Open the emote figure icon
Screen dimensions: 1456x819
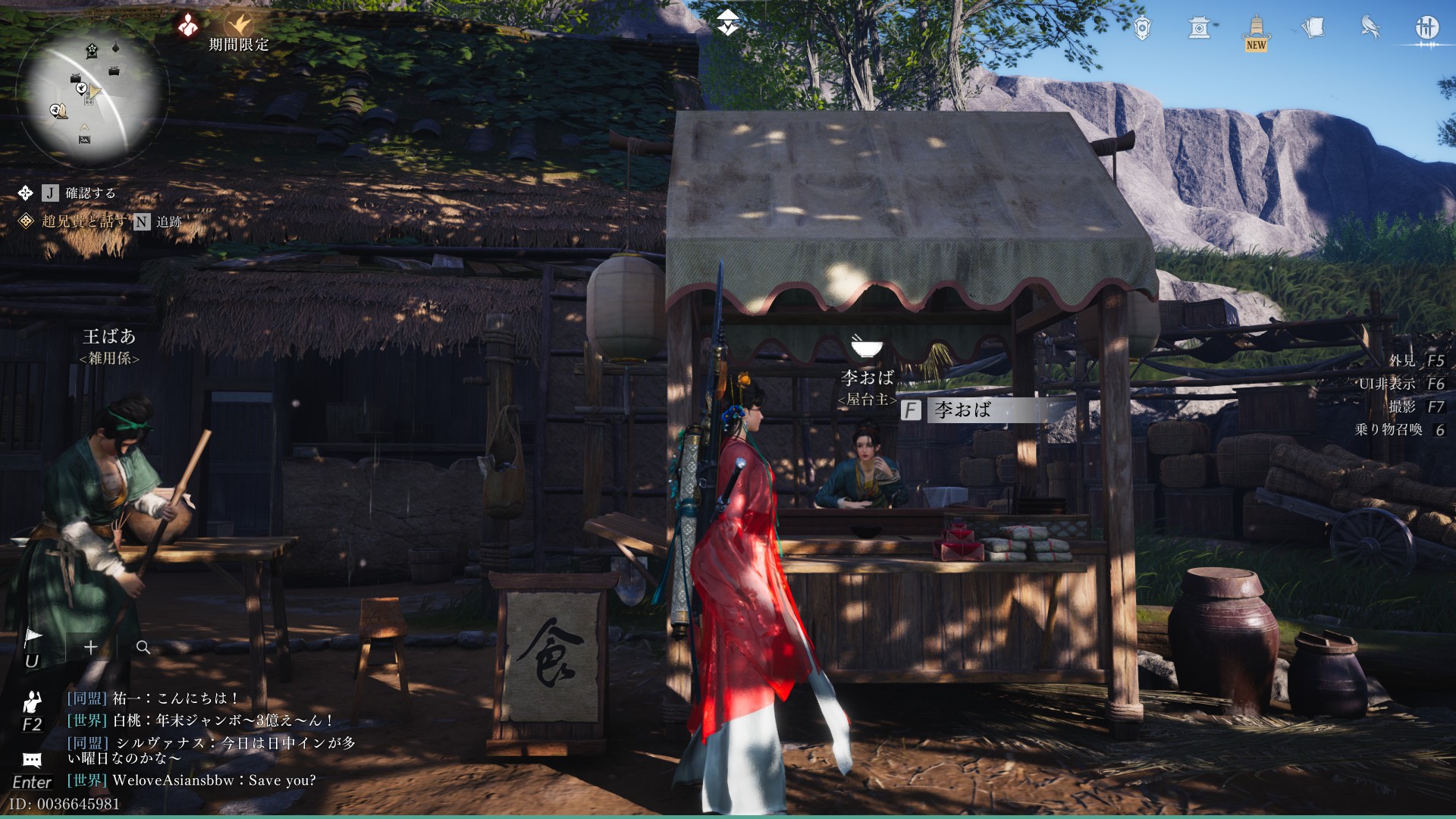click(32, 701)
